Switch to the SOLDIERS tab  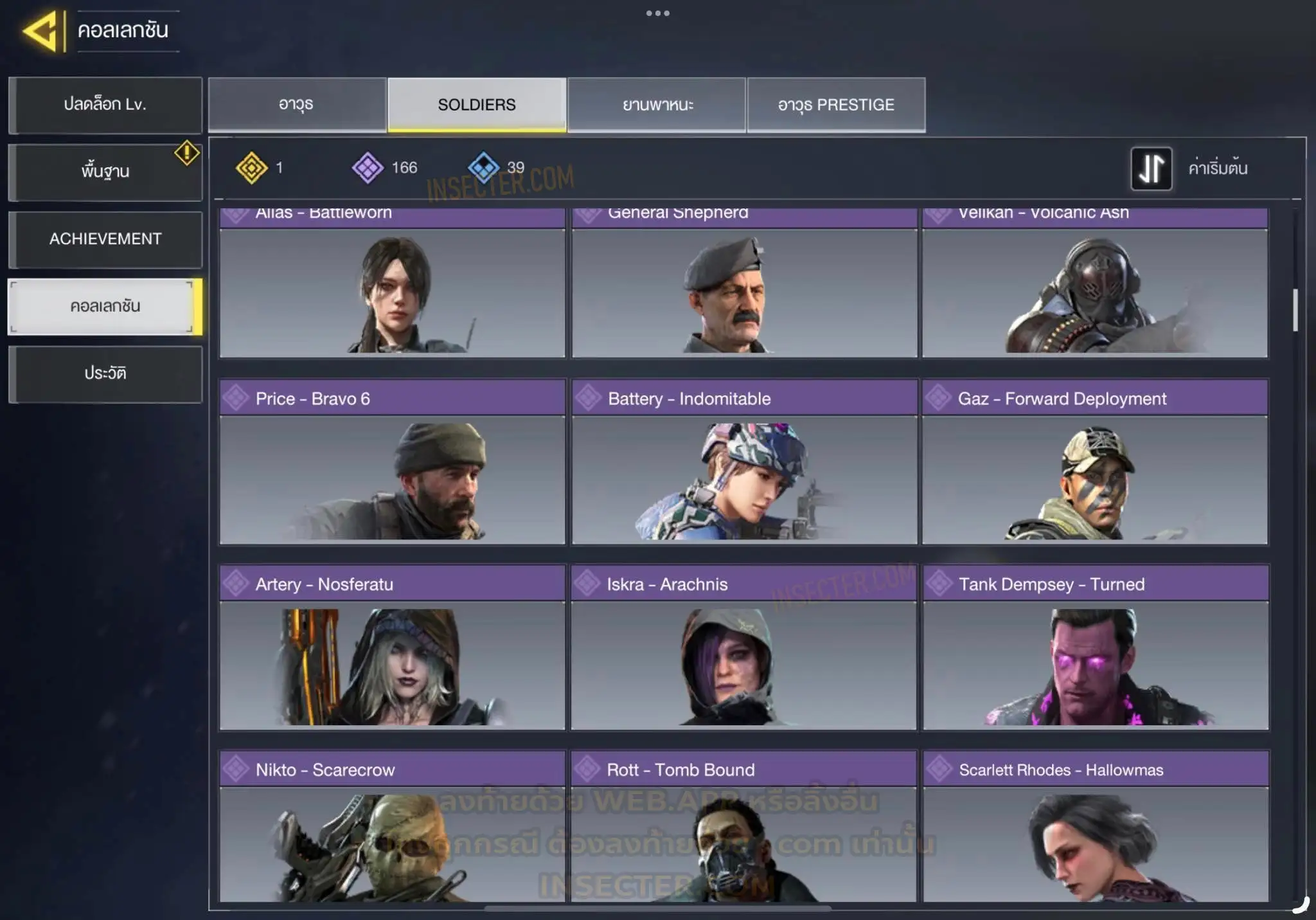477,105
